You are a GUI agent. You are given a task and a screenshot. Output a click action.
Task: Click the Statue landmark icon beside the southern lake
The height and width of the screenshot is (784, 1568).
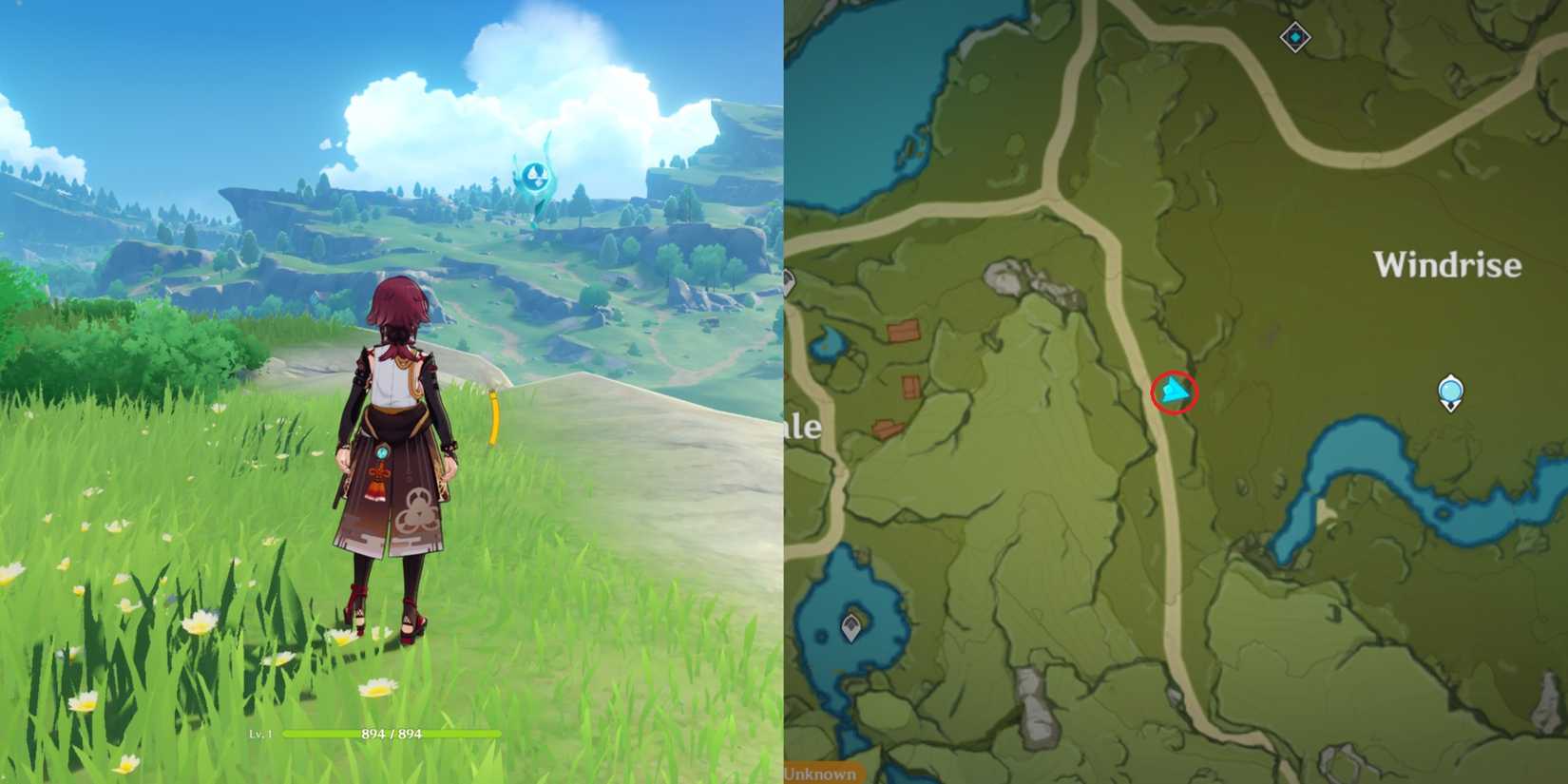pos(852,625)
